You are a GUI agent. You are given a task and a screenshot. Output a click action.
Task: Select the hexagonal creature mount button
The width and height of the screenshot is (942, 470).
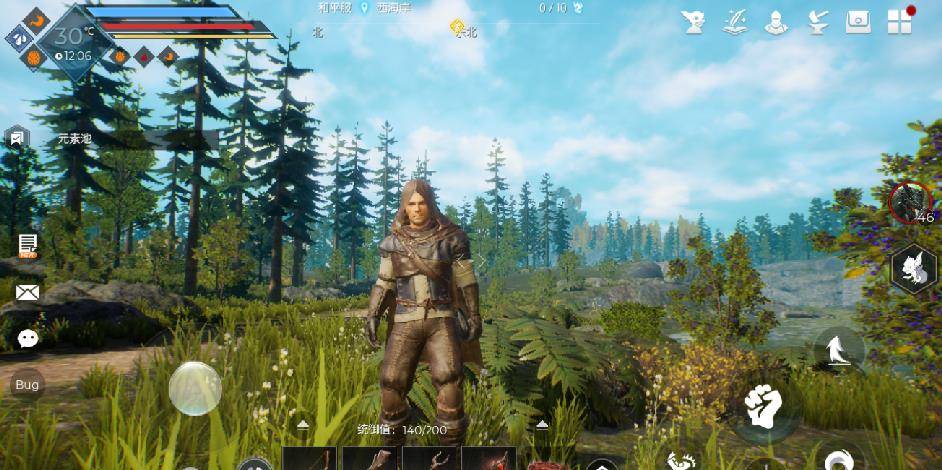[x=913, y=268]
